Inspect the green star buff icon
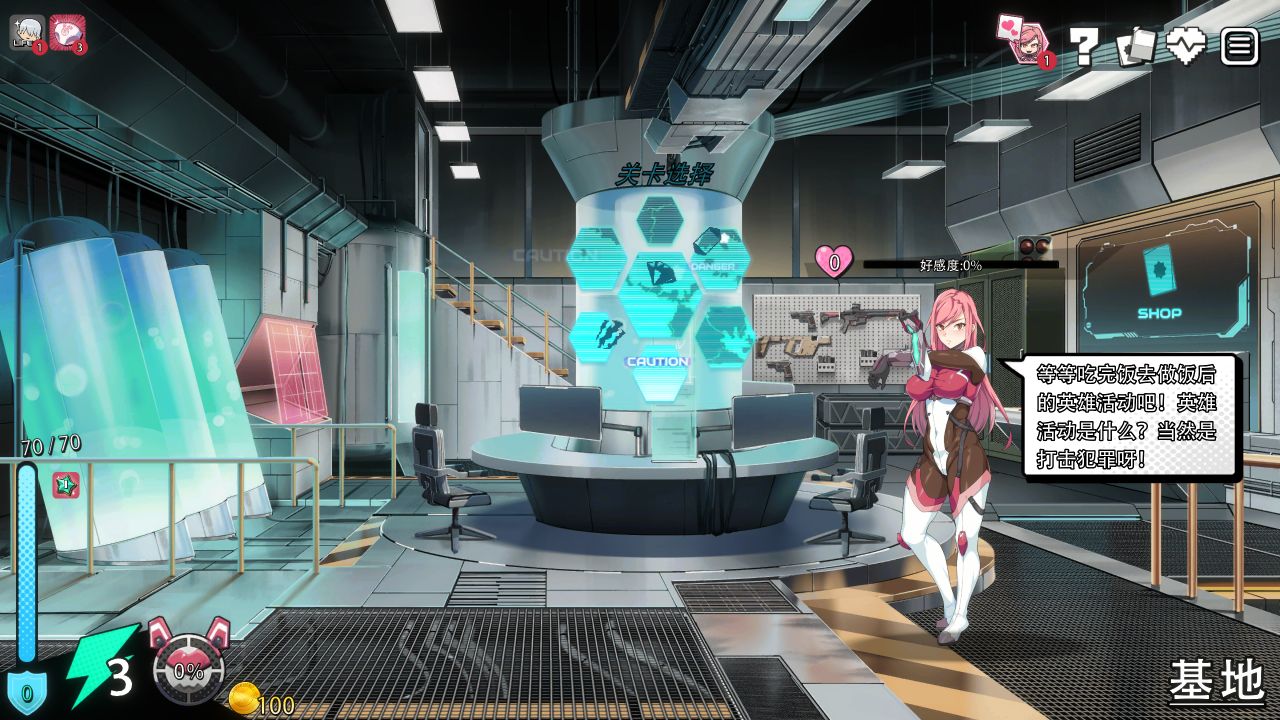1280x720 pixels. click(x=66, y=485)
